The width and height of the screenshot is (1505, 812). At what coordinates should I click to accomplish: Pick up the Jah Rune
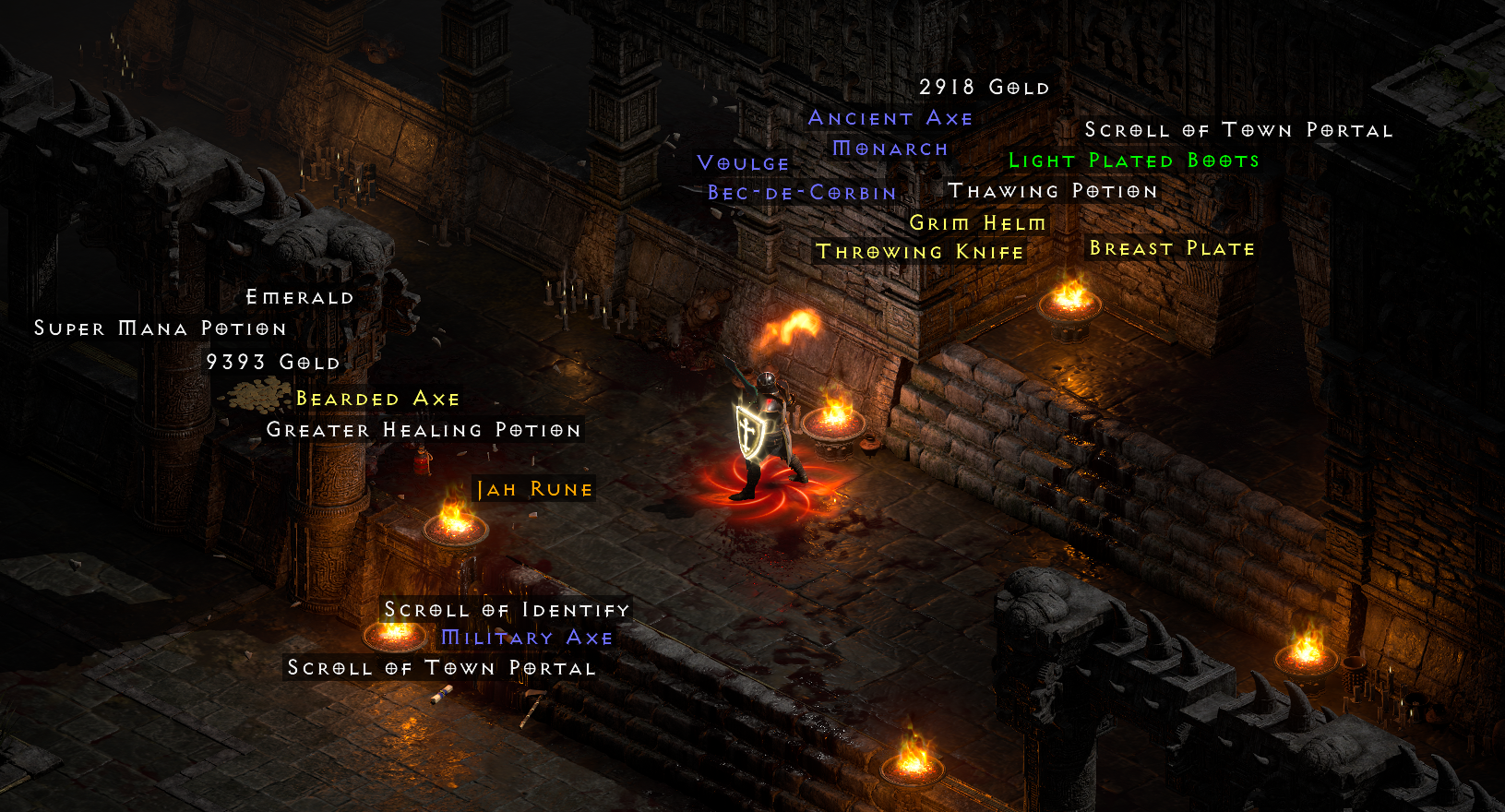coord(533,489)
